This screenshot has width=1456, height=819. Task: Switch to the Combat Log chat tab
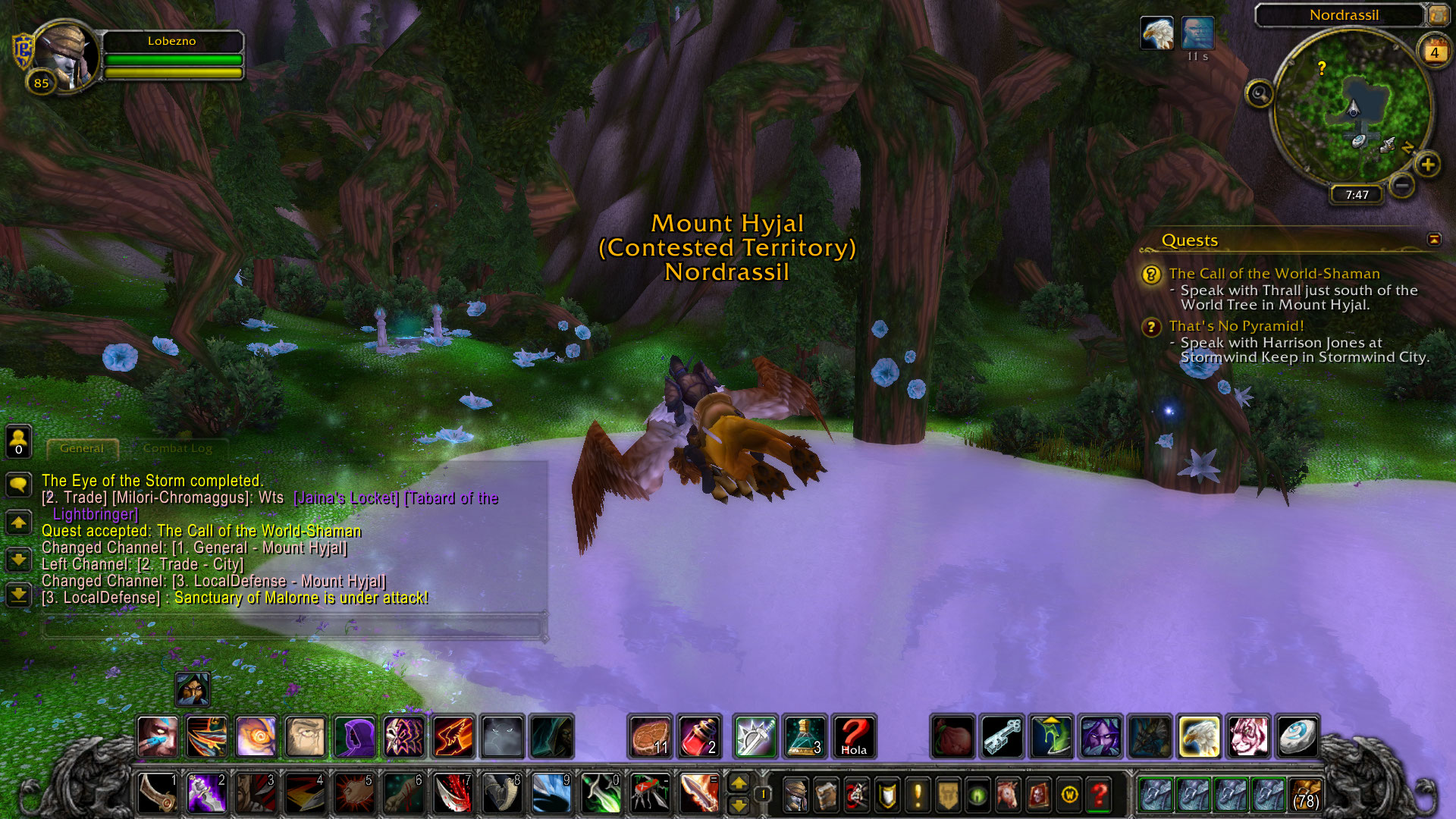[177, 448]
